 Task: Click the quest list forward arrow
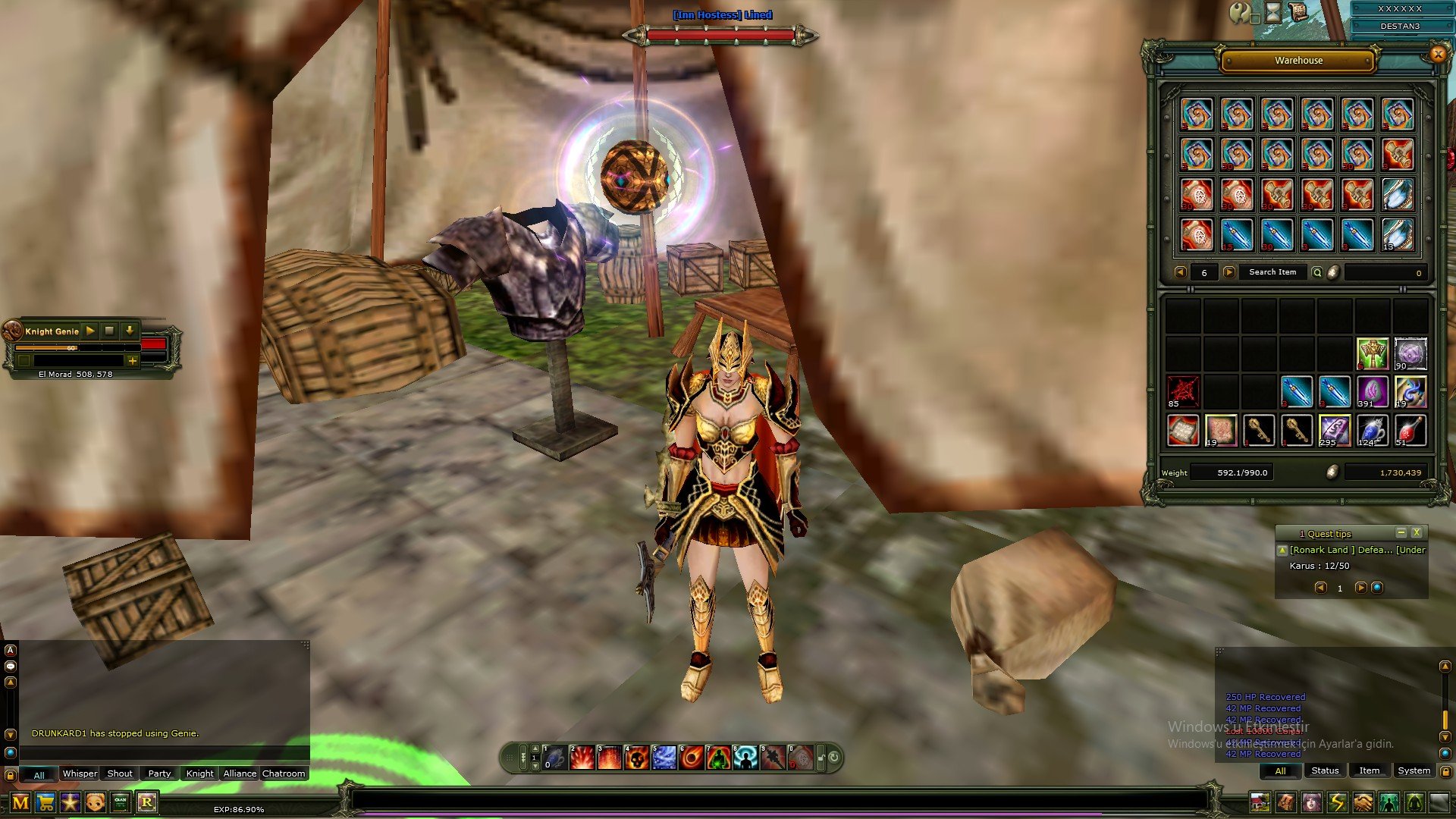click(1361, 588)
